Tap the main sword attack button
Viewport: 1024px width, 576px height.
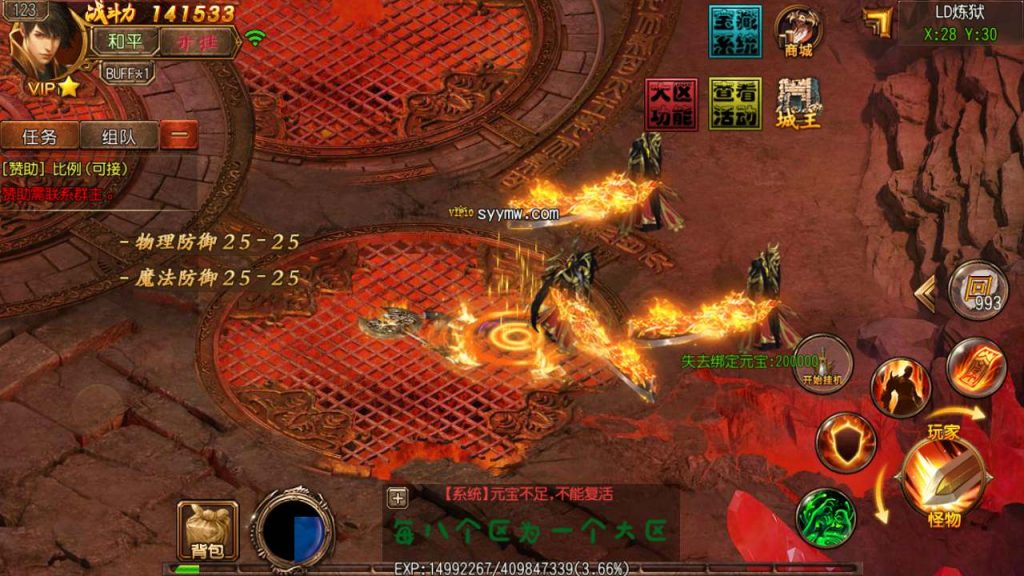click(940, 478)
